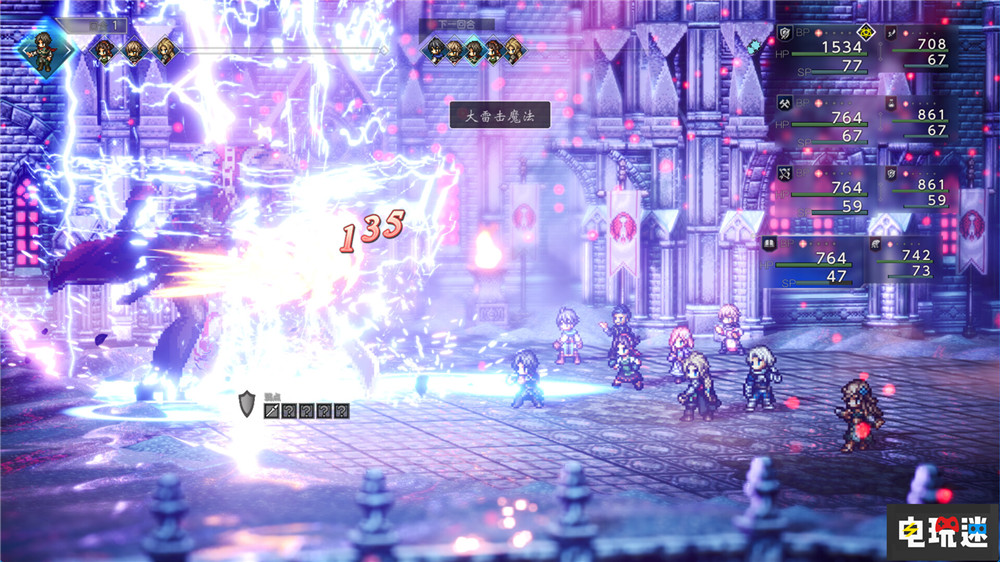This screenshot has height=562, width=1000.
Task: Choose the party panel with 861 HP and 59 SP
Action: [x=918, y=189]
